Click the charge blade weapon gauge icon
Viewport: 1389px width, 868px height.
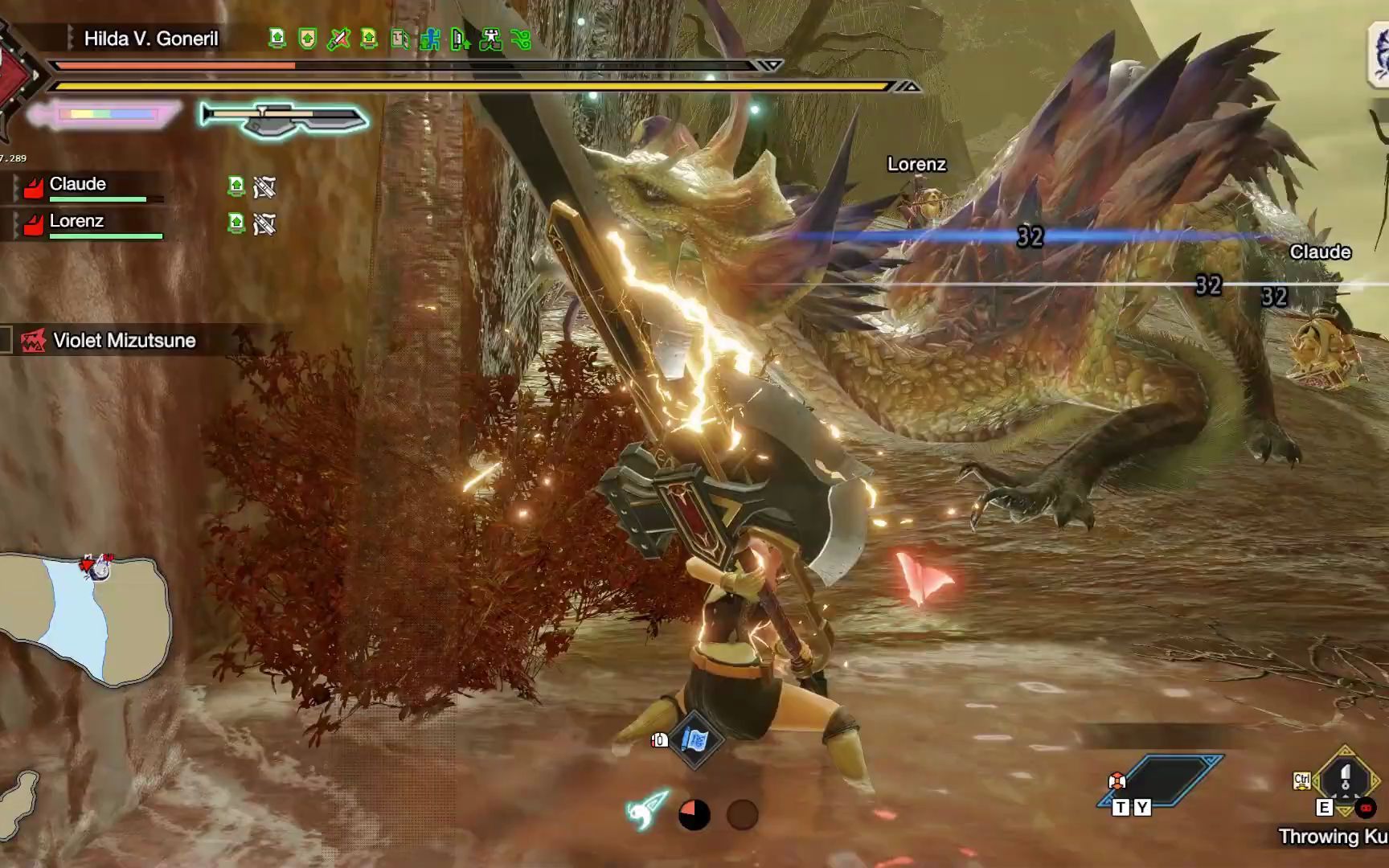[285, 119]
